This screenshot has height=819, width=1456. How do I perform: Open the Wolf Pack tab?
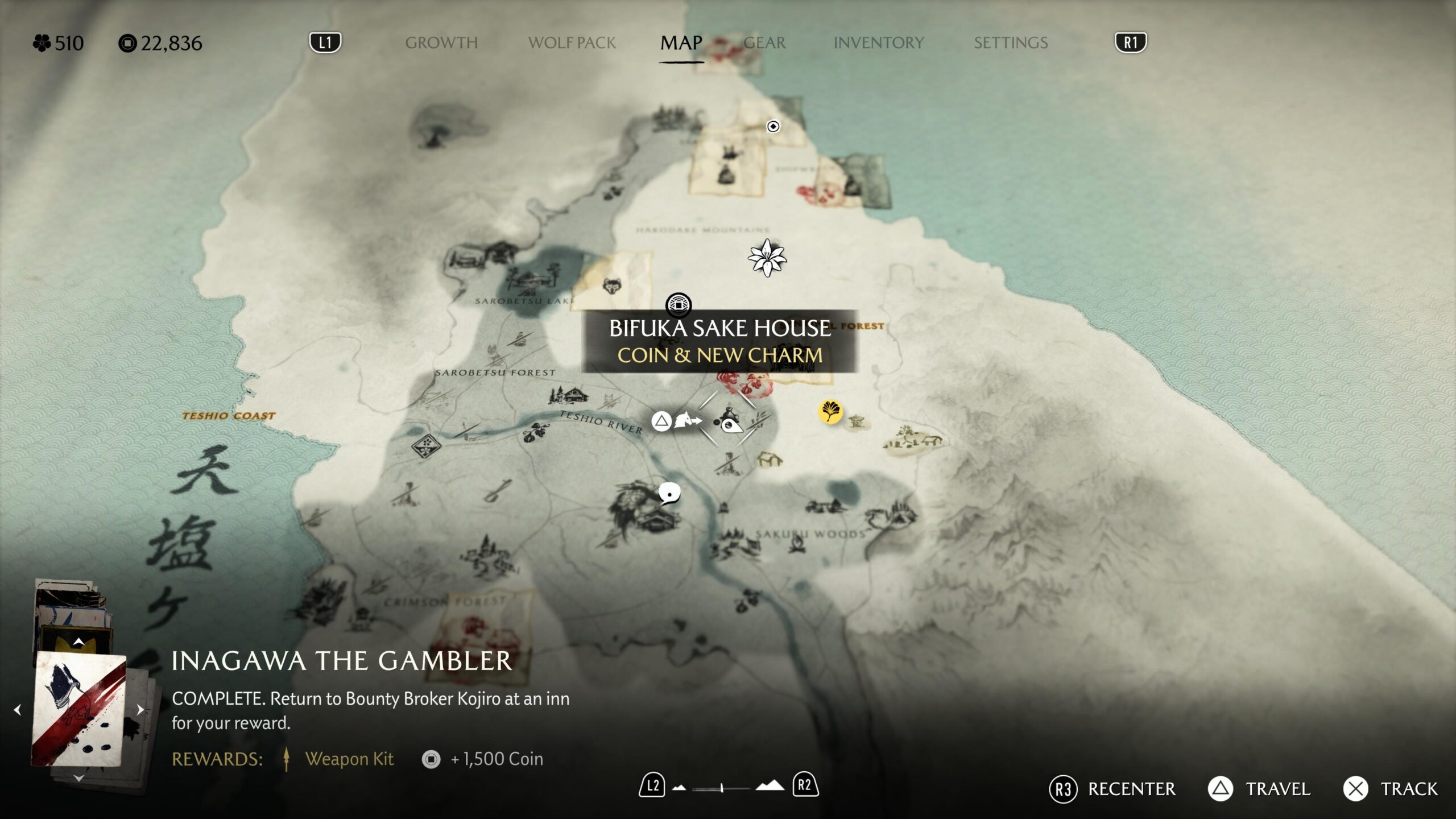click(572, 43)
